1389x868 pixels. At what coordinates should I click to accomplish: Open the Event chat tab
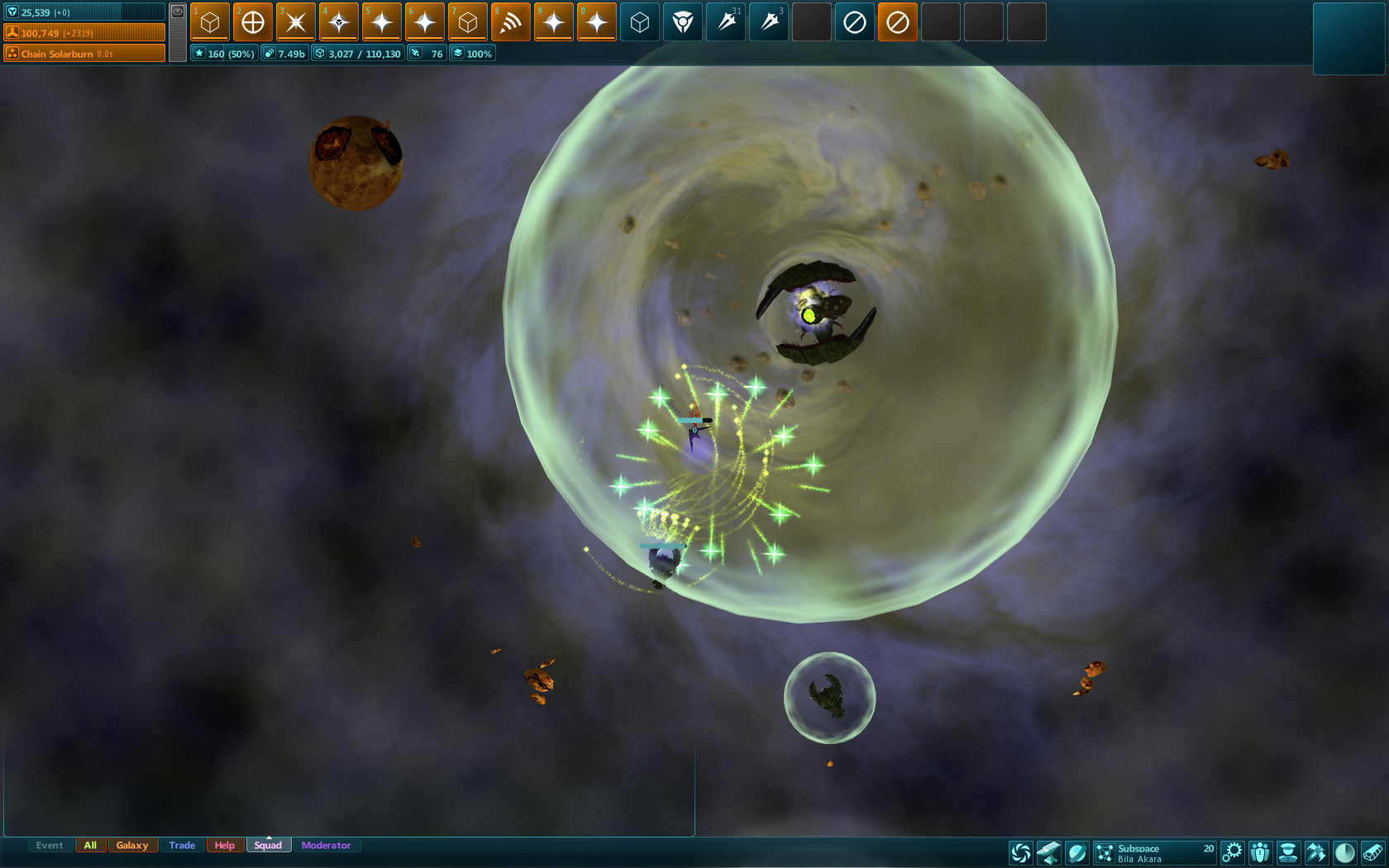coord(50,845)
